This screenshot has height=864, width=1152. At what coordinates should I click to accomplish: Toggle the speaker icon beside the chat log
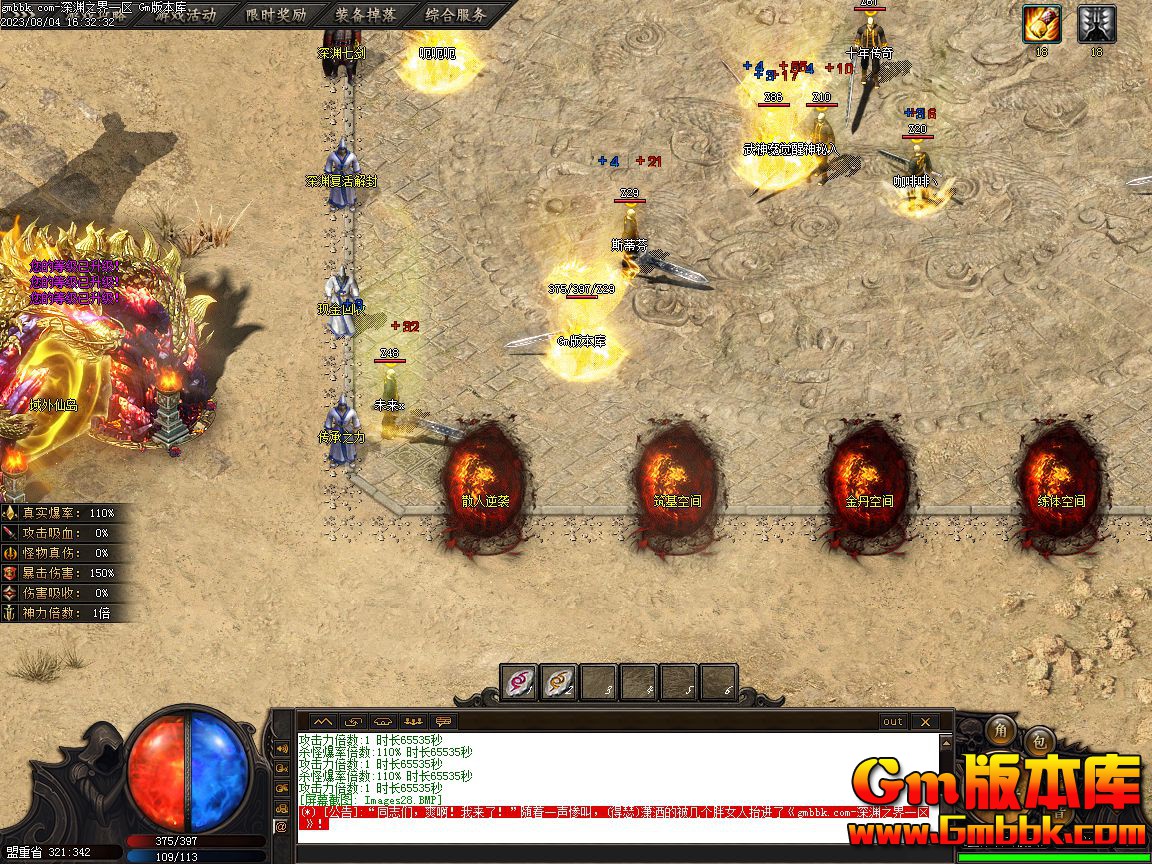pos(282,747)
